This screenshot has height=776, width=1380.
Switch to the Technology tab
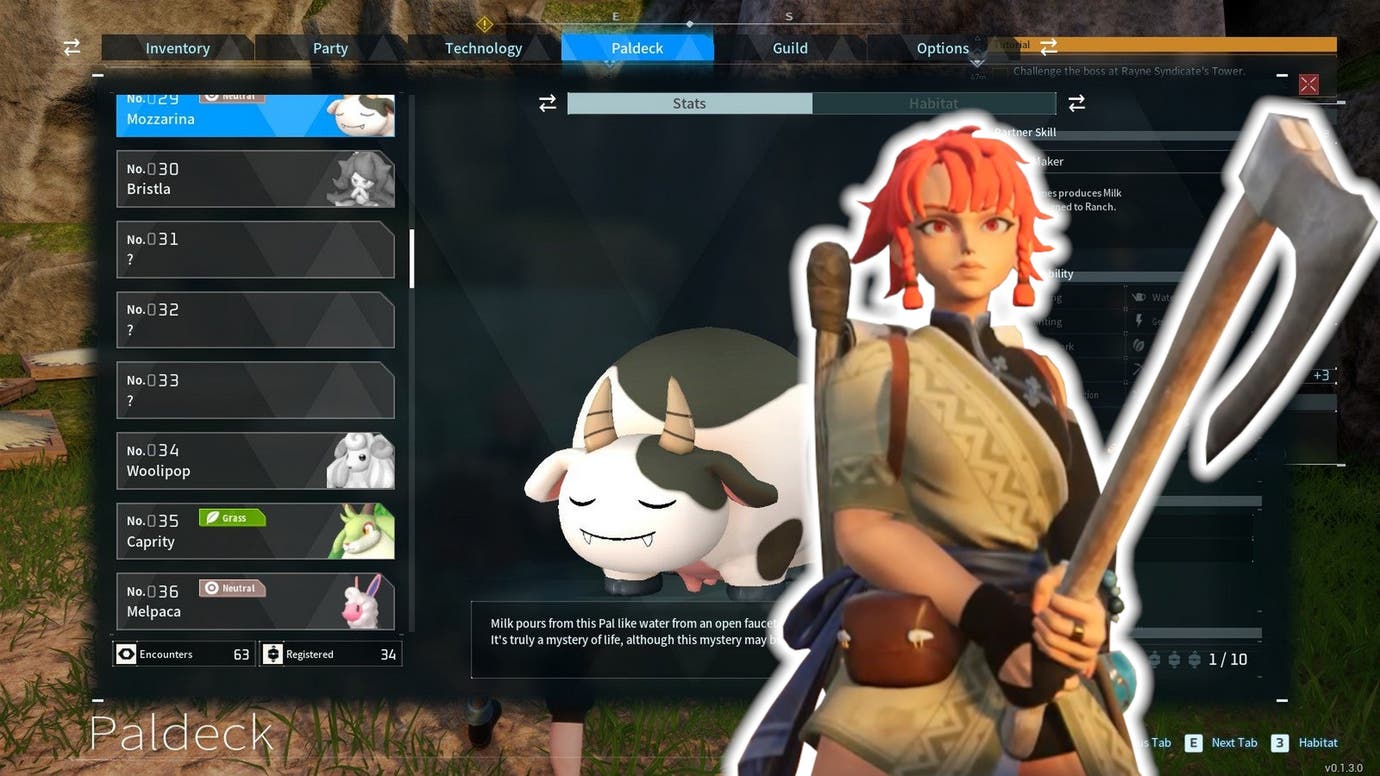483,47
